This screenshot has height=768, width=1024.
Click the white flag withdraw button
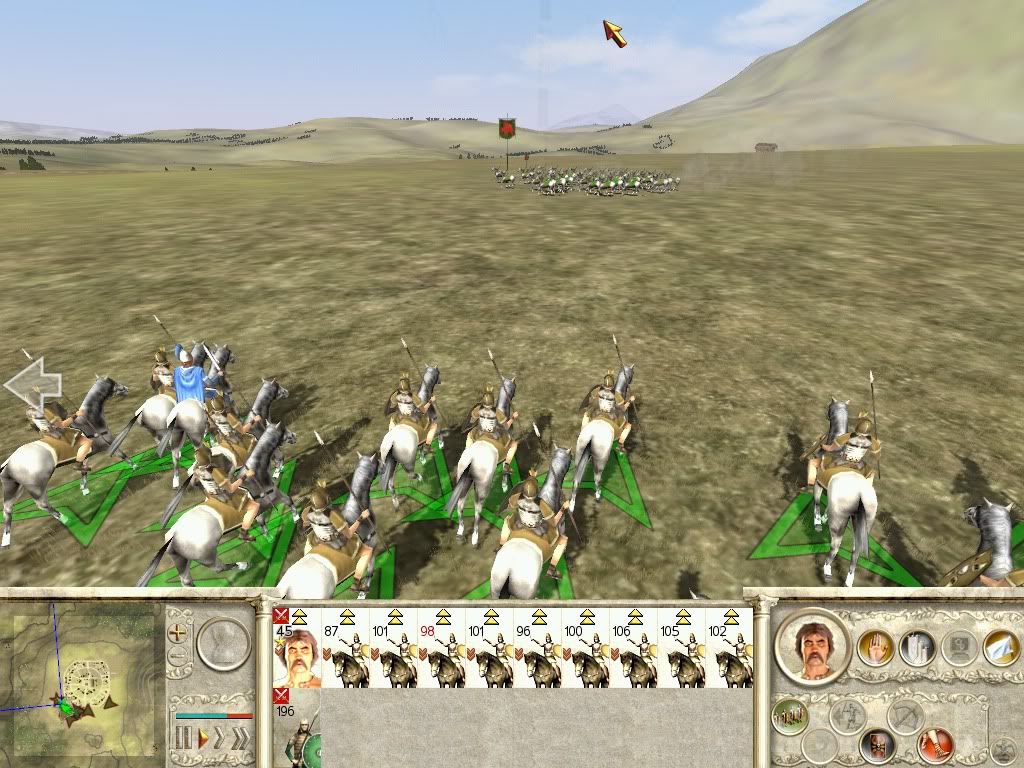tap(1000, 646)
